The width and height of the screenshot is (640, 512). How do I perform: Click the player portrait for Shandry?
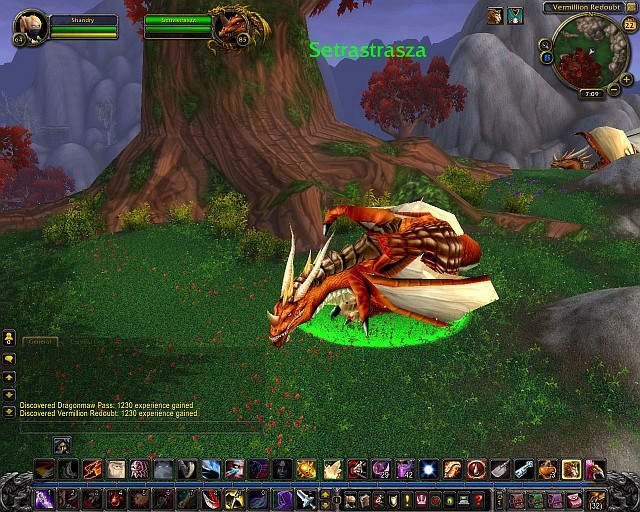click(x=30, y=24)
